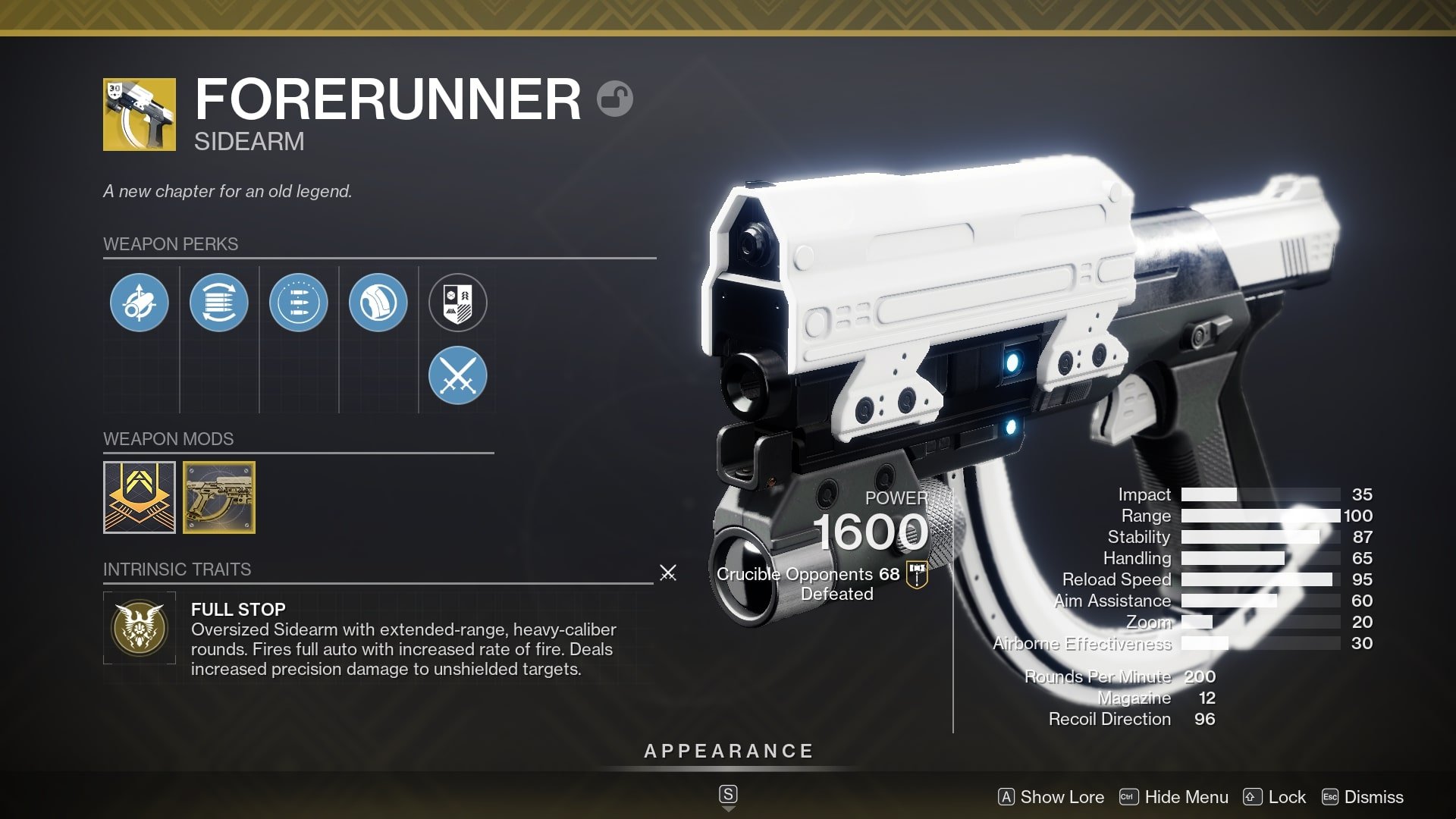Open the Hide Menu option

coord(1186,797)
